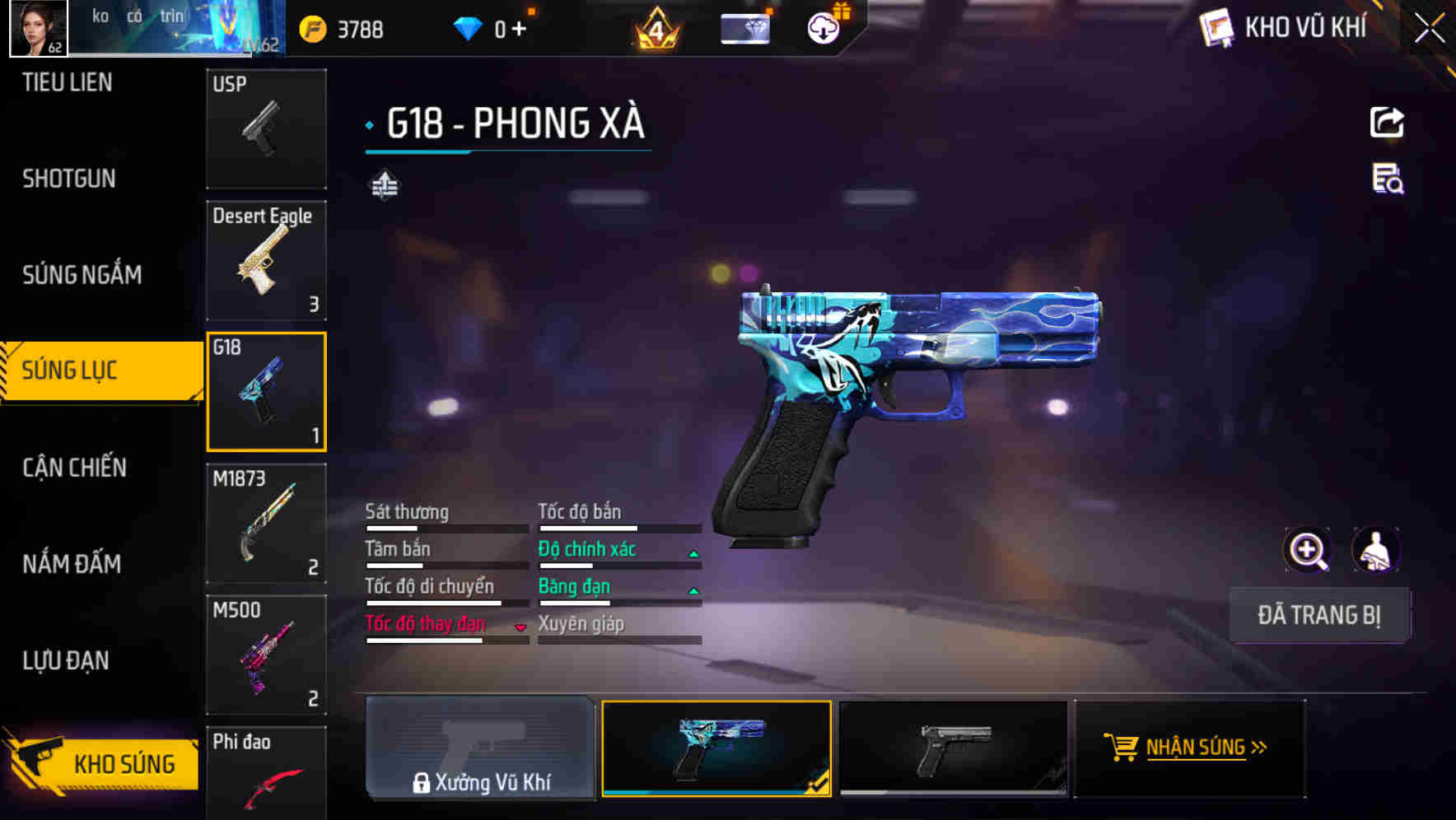The image size is (1456, 820).
Task: Click the magnifier zoom icon near ĐÃ TRANG BỊ
Action: point(1308,550)
